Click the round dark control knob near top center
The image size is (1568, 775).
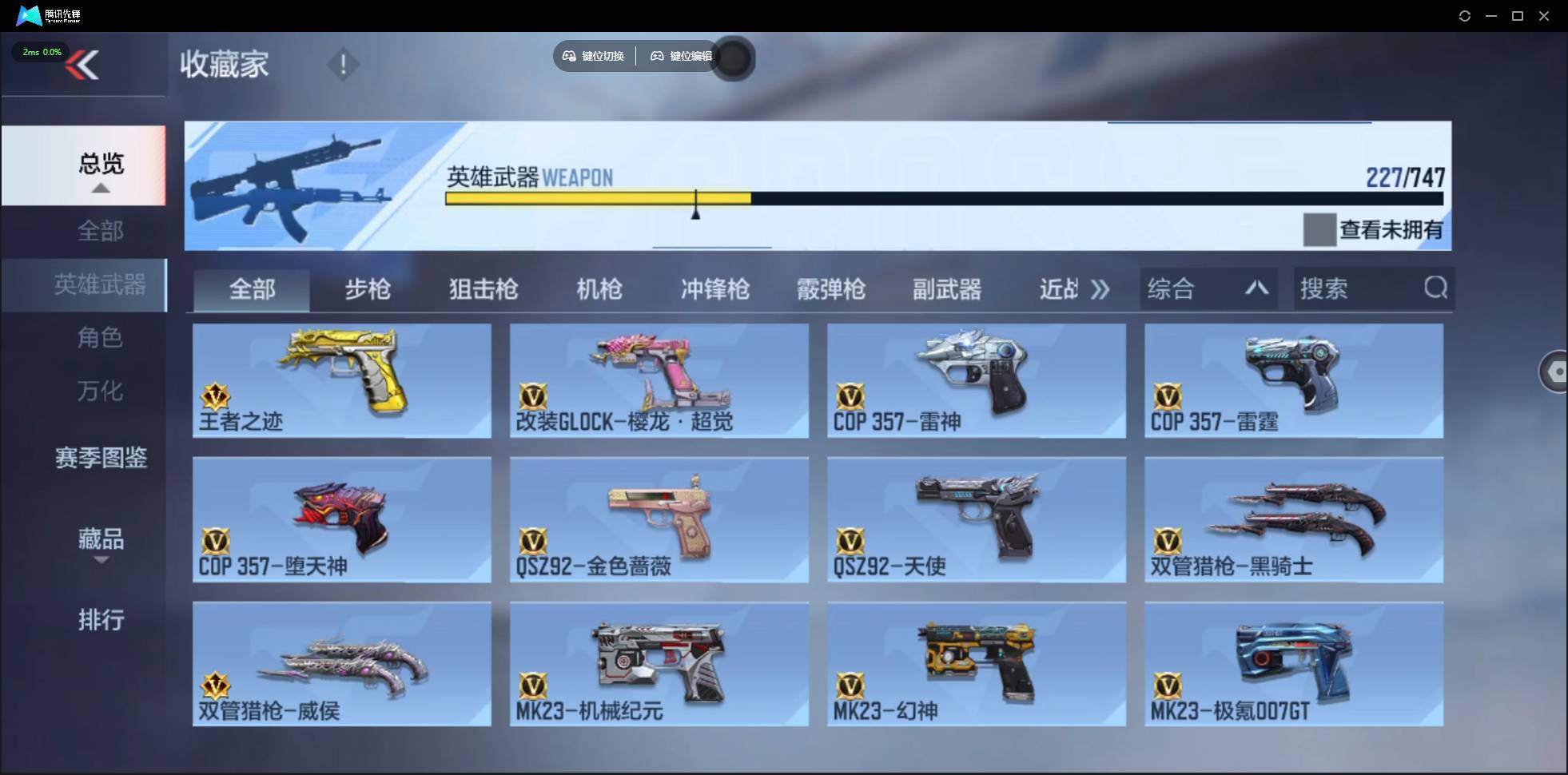[733, 59]
